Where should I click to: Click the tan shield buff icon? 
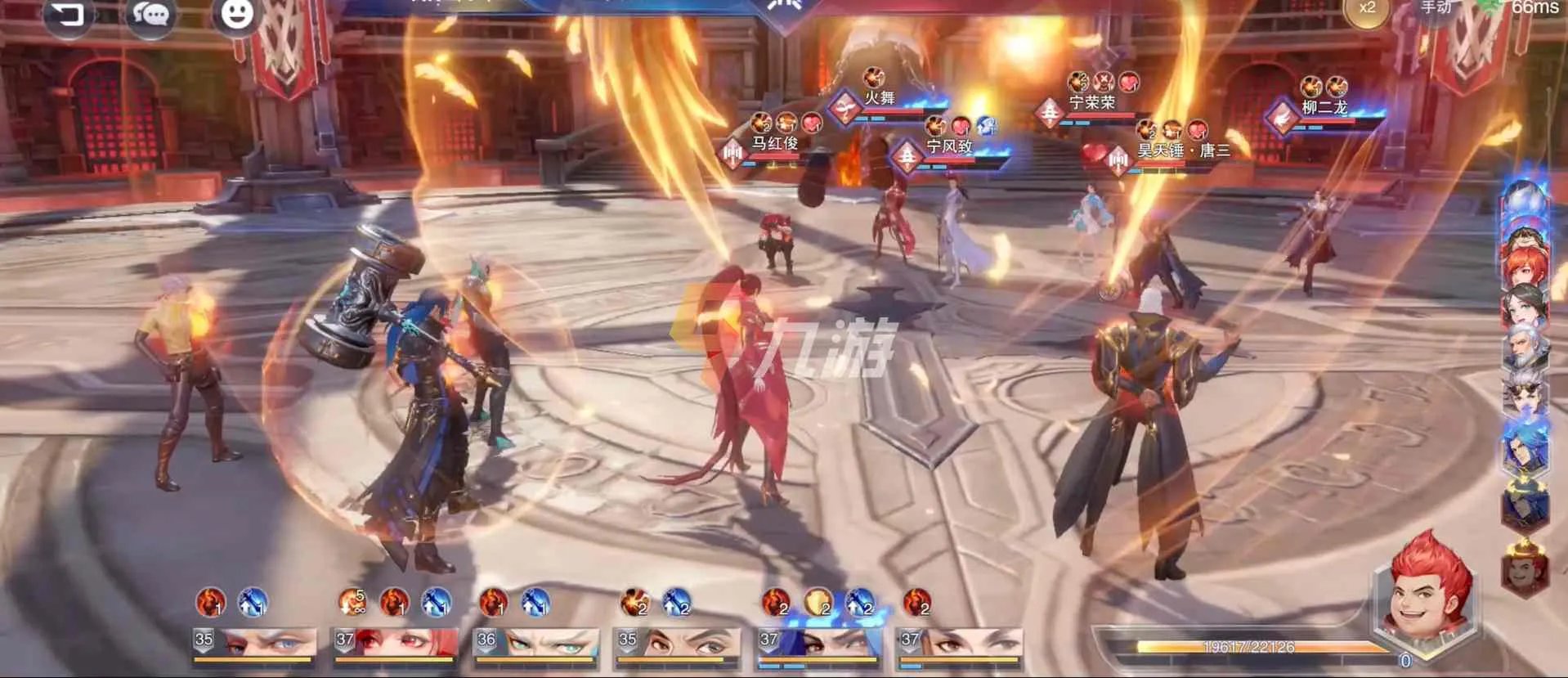point(817,604)
